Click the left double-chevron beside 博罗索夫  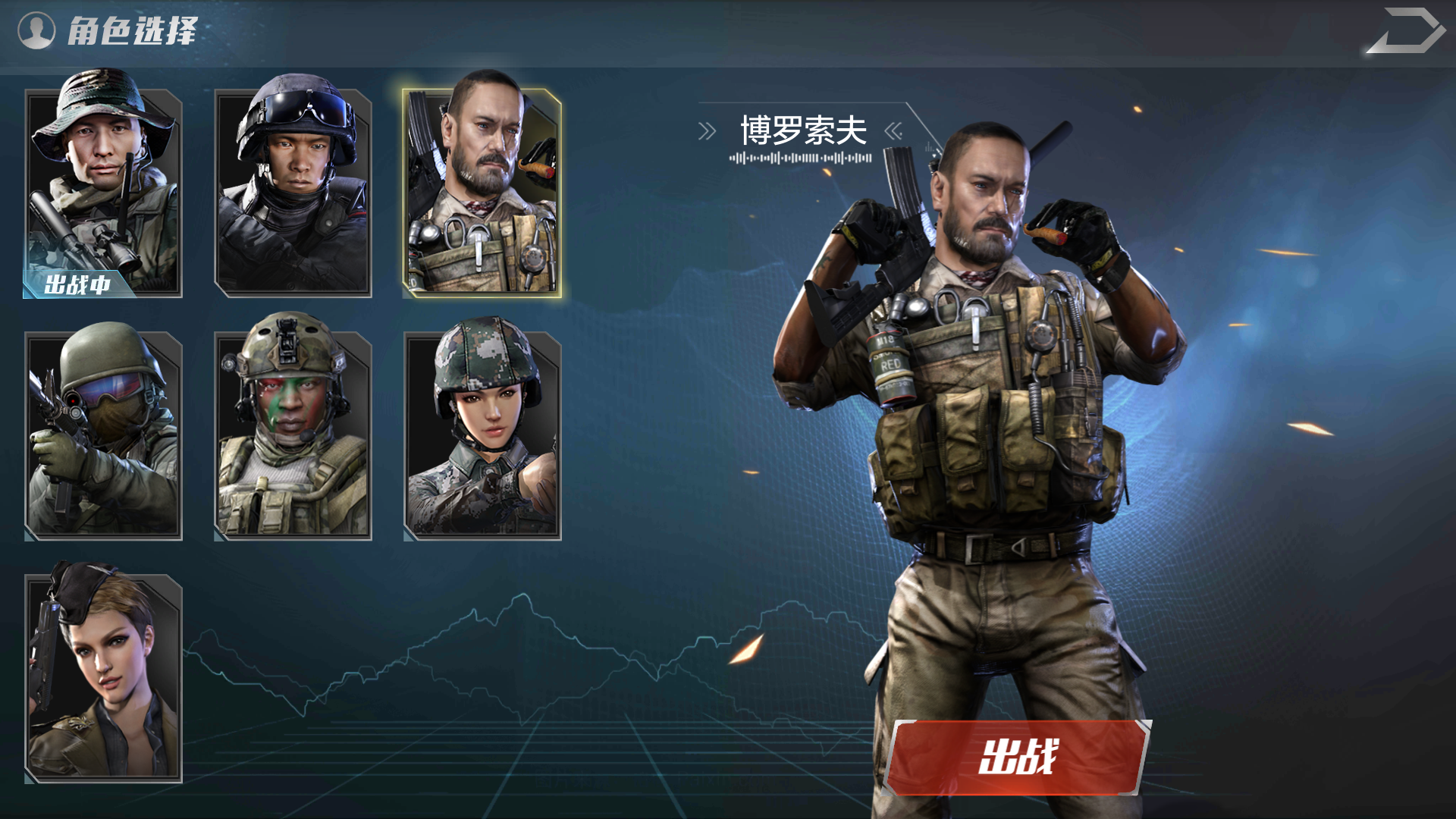pos(707,130)
